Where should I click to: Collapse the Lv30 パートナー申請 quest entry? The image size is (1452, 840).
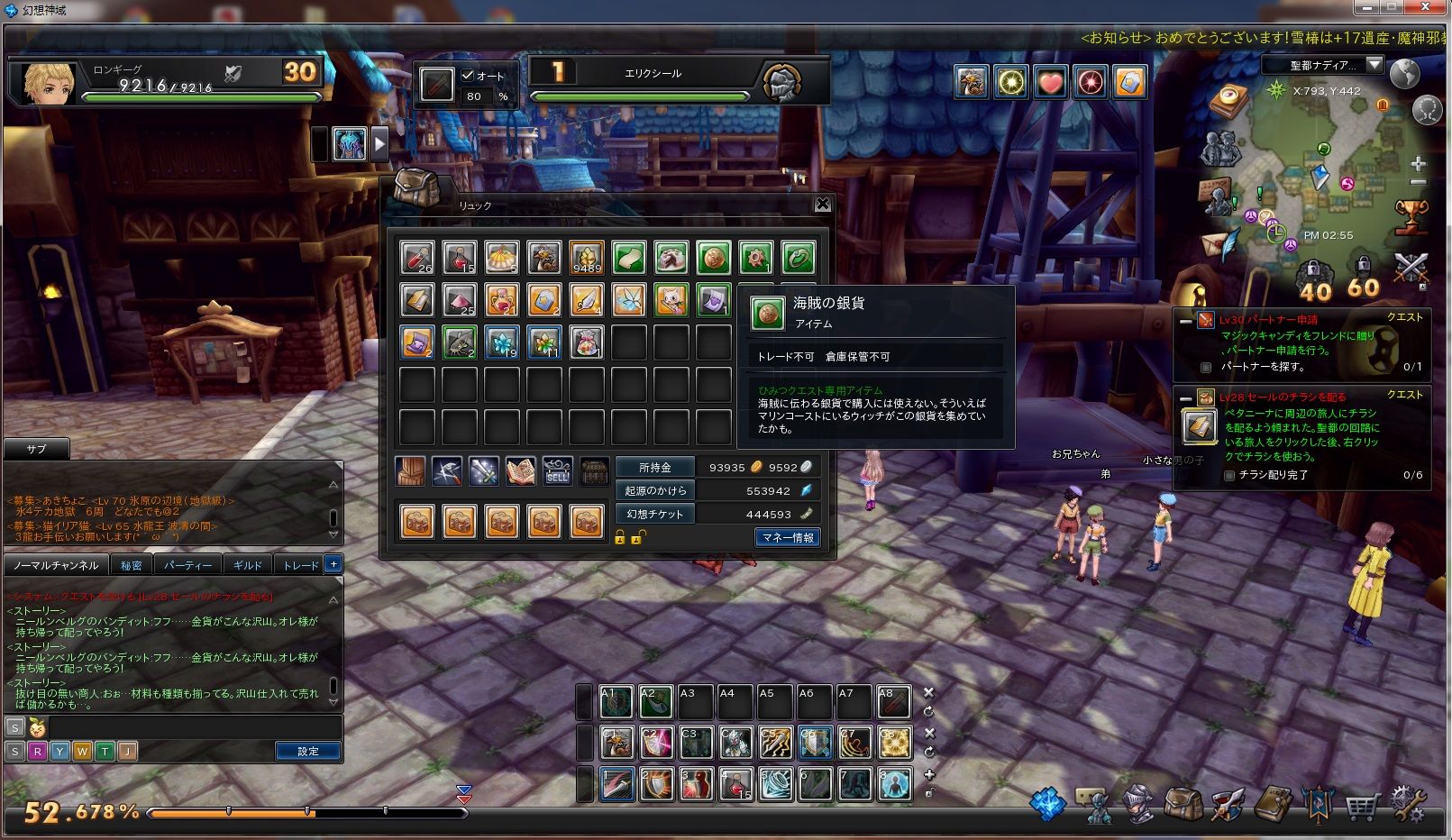(x=1186, y=321)
